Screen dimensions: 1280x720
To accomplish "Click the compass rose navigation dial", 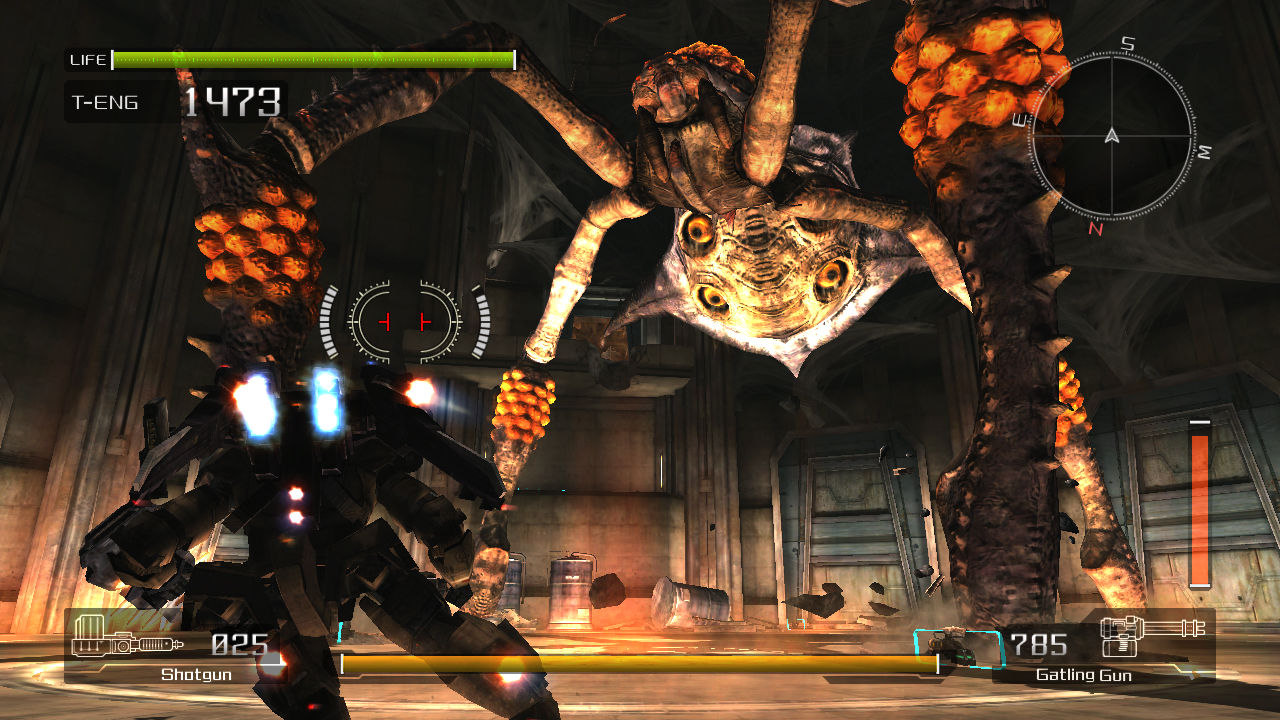I will click(1113, 135).
